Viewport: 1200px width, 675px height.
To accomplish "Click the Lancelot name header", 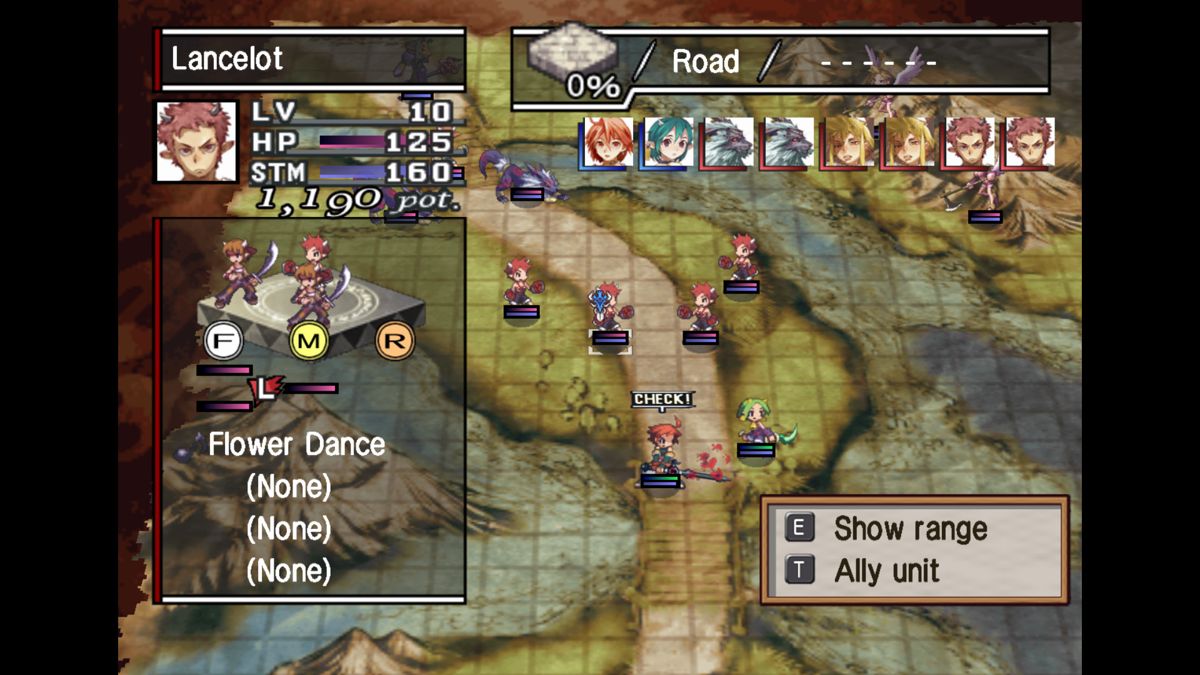I will pos(310,59).
